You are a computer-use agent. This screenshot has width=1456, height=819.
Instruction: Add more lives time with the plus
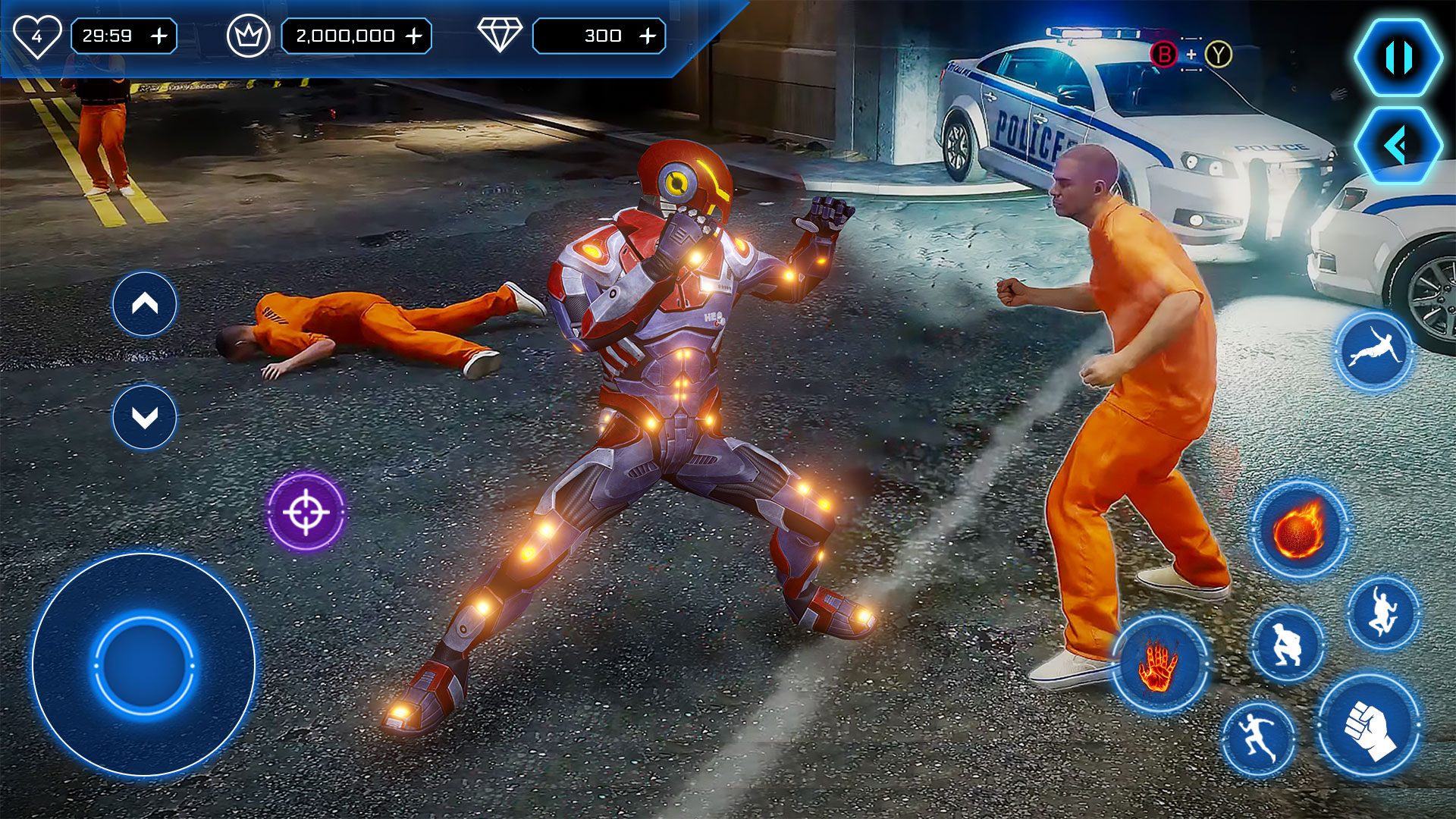(159, 36)
